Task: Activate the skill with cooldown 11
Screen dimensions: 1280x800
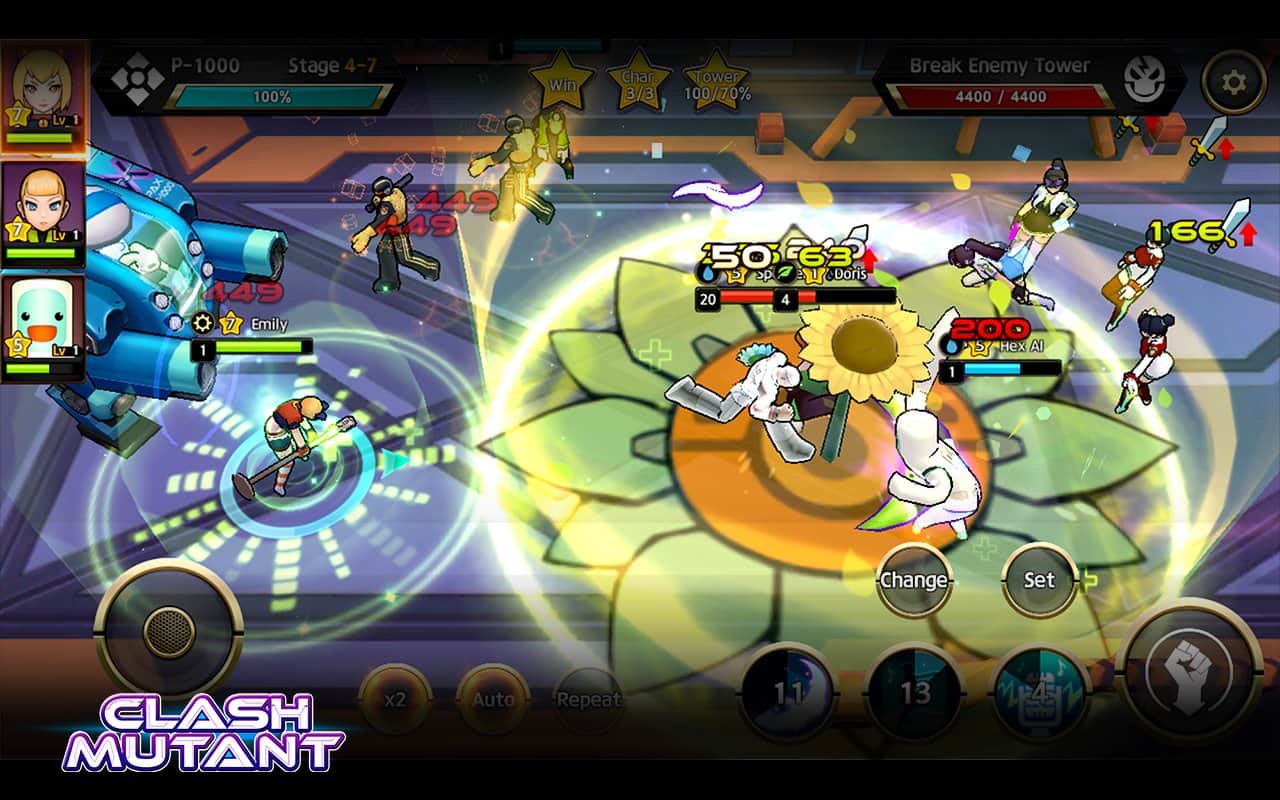Action: (788, 692)
